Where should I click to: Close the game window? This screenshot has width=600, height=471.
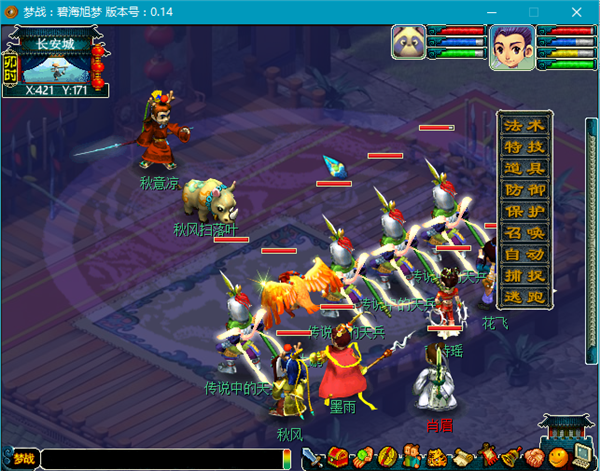(577, 11)
